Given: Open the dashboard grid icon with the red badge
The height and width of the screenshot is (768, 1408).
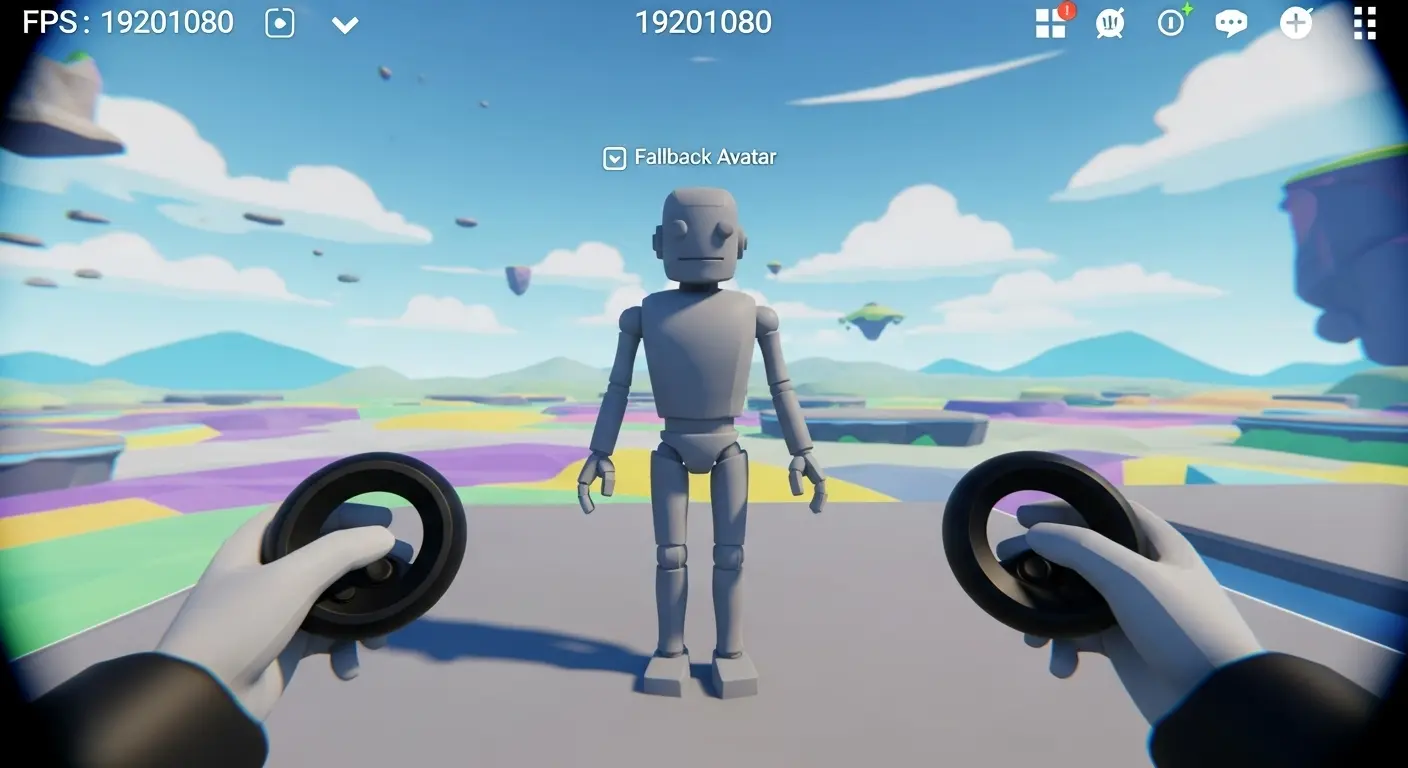Looking at the screenshot, I should point(1050,24).
